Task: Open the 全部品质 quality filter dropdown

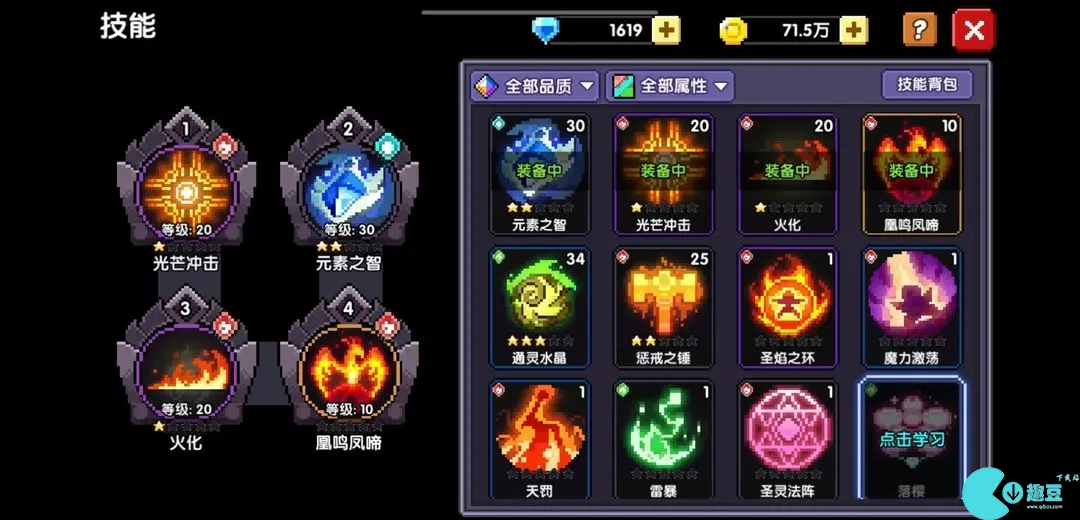Action: coord(535,86)
